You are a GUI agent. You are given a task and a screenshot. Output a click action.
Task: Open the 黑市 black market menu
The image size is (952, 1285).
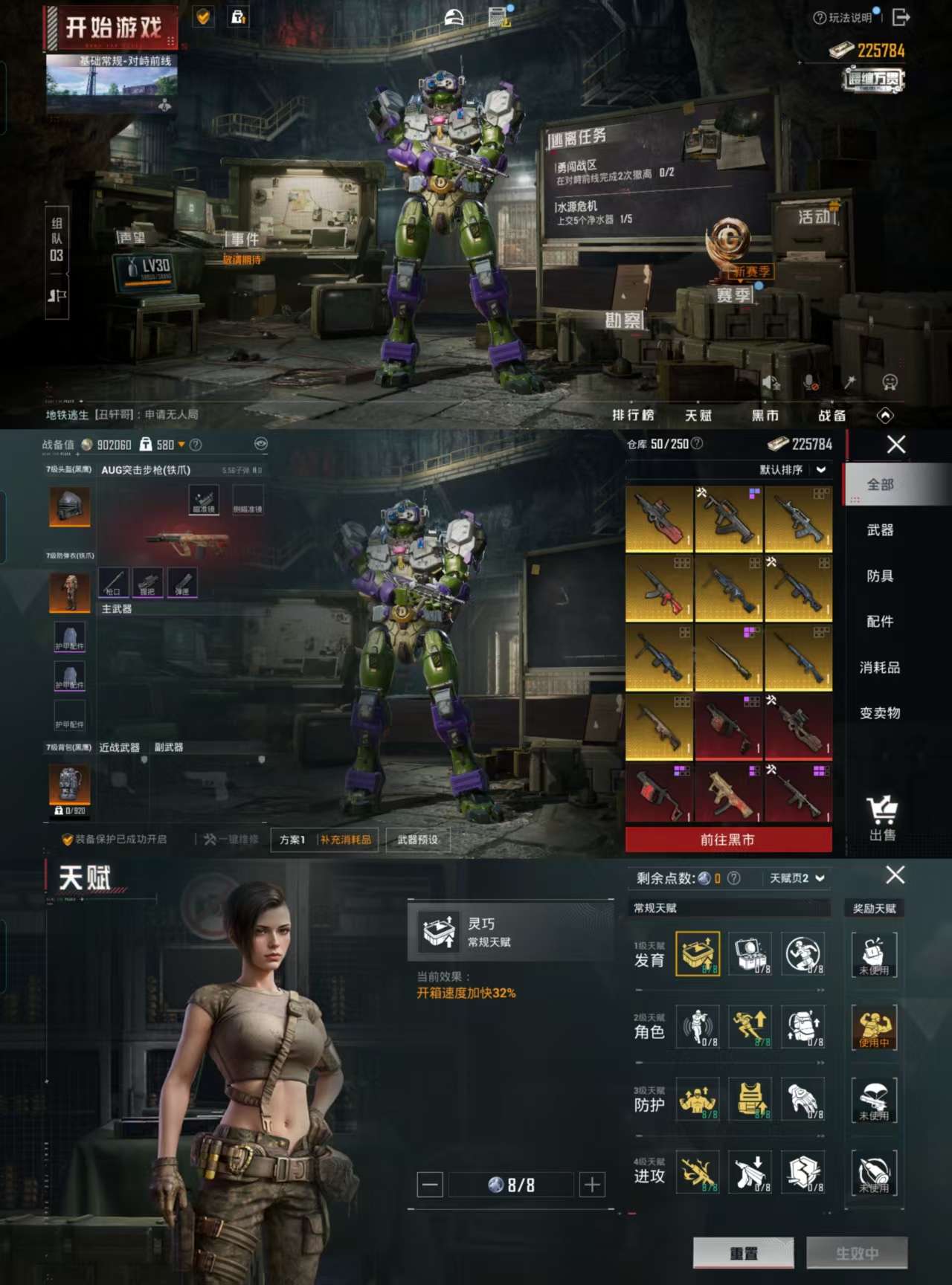(x=765, y=415)
